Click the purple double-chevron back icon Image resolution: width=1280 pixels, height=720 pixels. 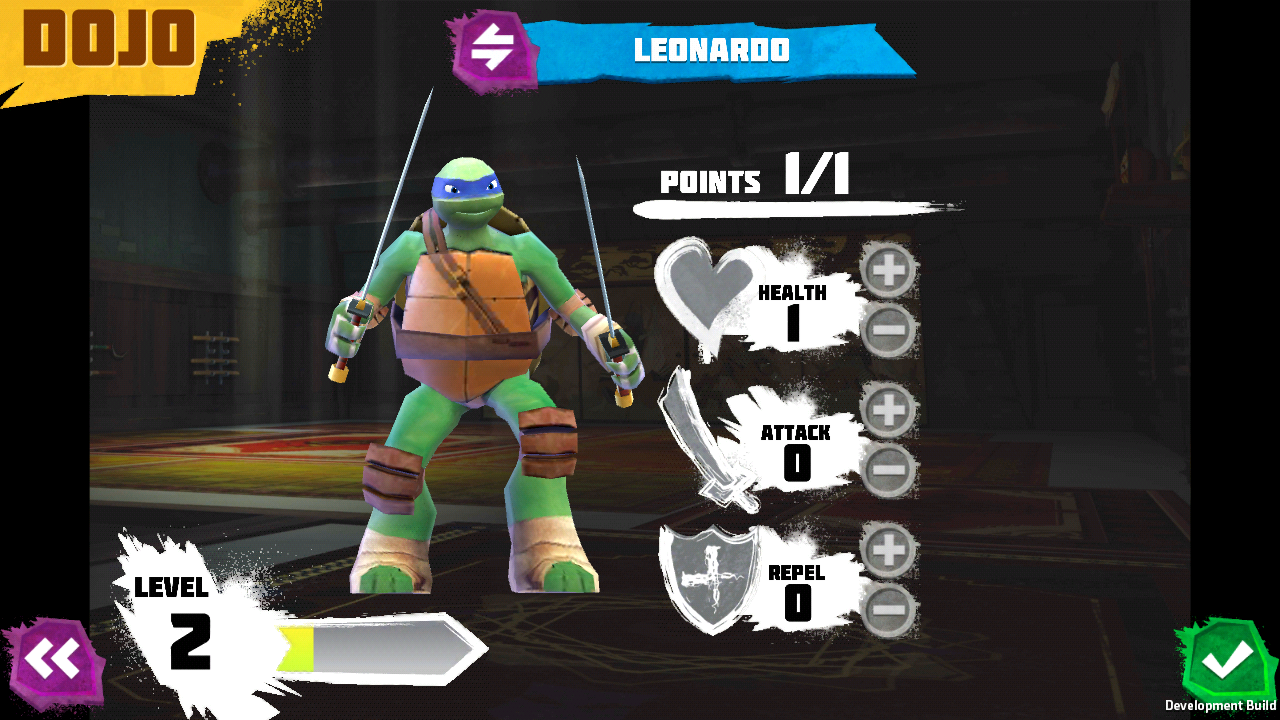click(57, 658)
